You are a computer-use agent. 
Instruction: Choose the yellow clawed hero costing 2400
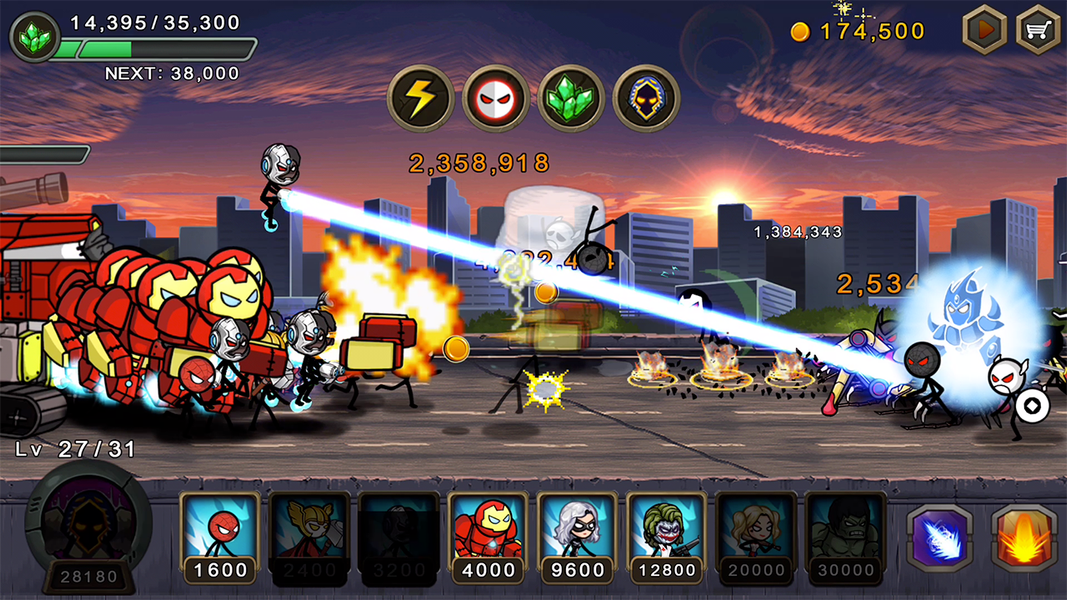click(309, 535)
